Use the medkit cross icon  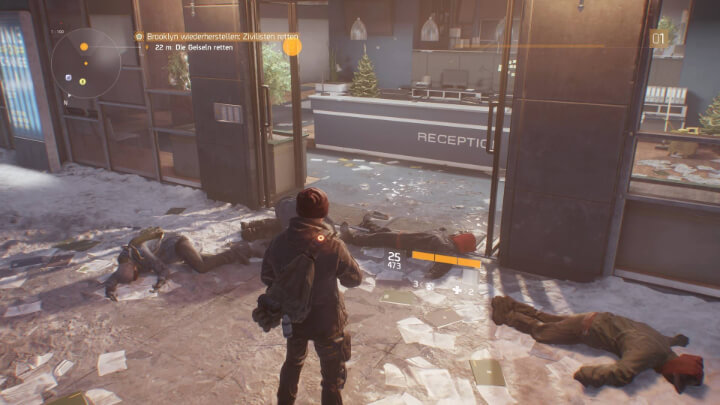(457, 290)
